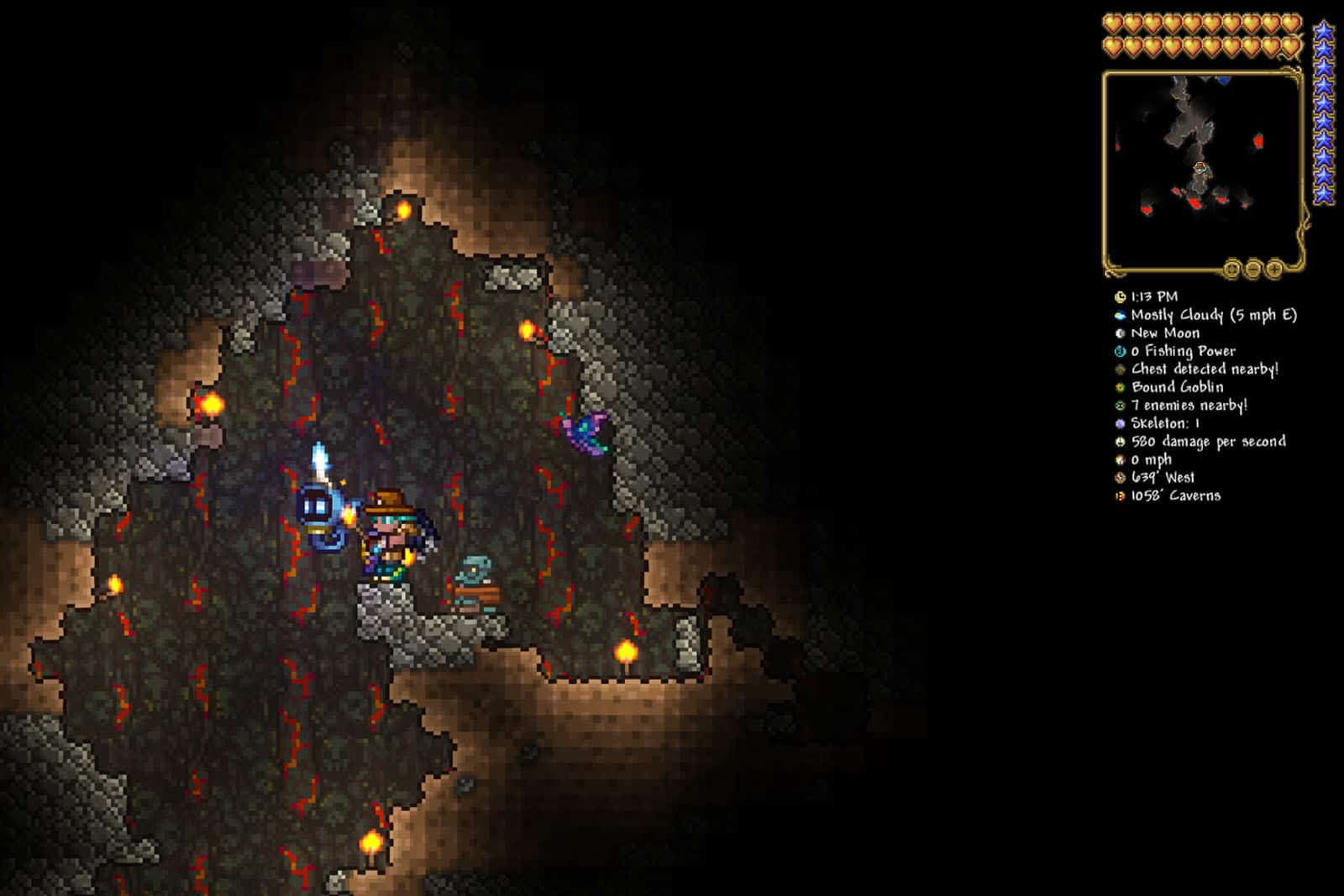Click the Metal Detector icon beside Chest detected
The height and width of the screenshot is (896, 1344).
coord(1120,369)
